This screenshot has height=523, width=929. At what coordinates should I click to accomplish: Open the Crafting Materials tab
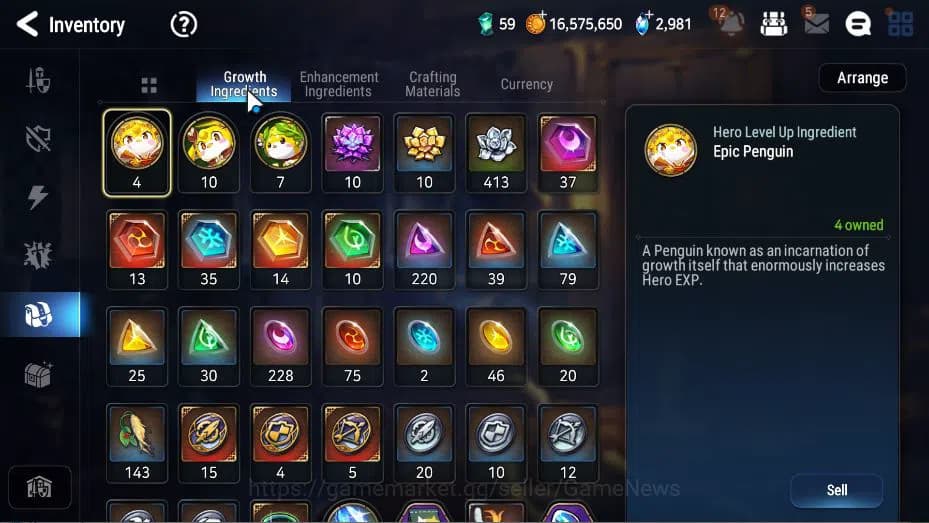click(432, 84)
